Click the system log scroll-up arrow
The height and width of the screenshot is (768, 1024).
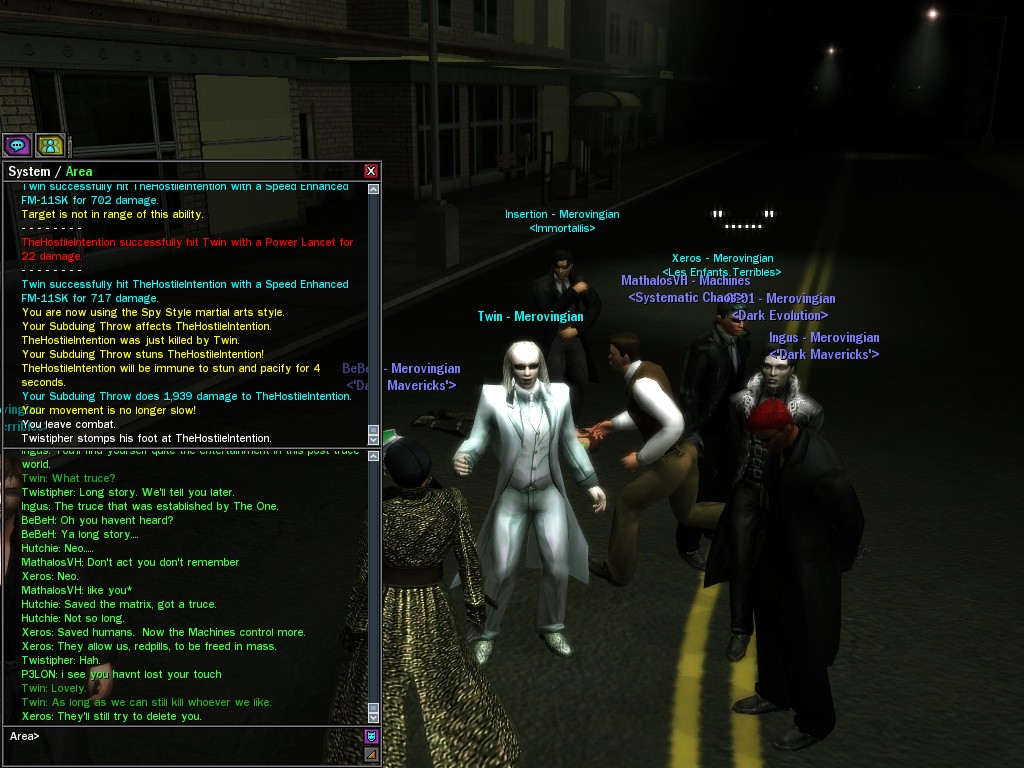point(373,189)
